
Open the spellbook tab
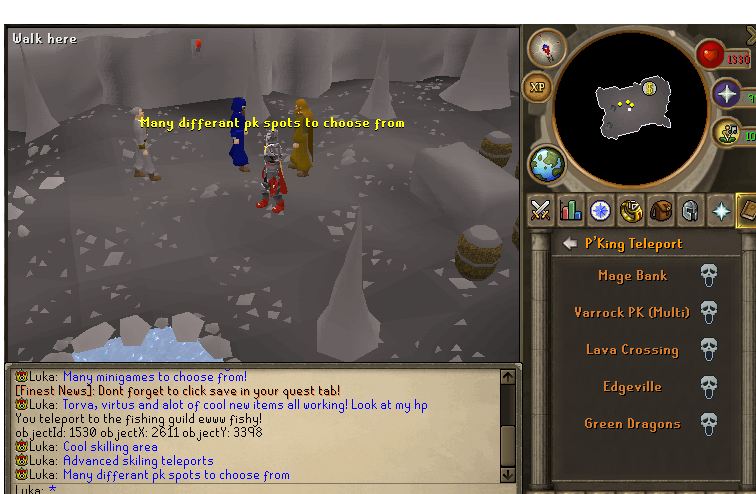pyautogui.click(x=747, y=211)
